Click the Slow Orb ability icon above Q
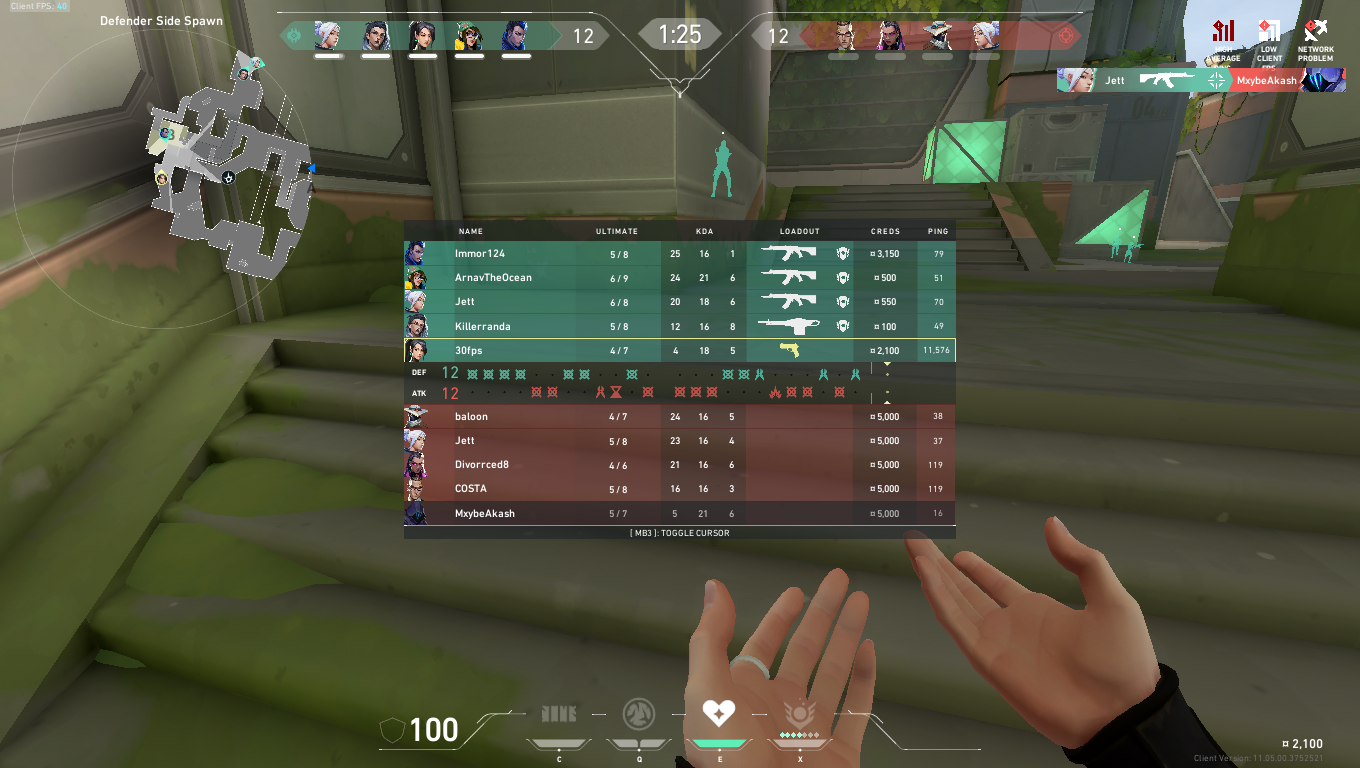 coord(639,714)
